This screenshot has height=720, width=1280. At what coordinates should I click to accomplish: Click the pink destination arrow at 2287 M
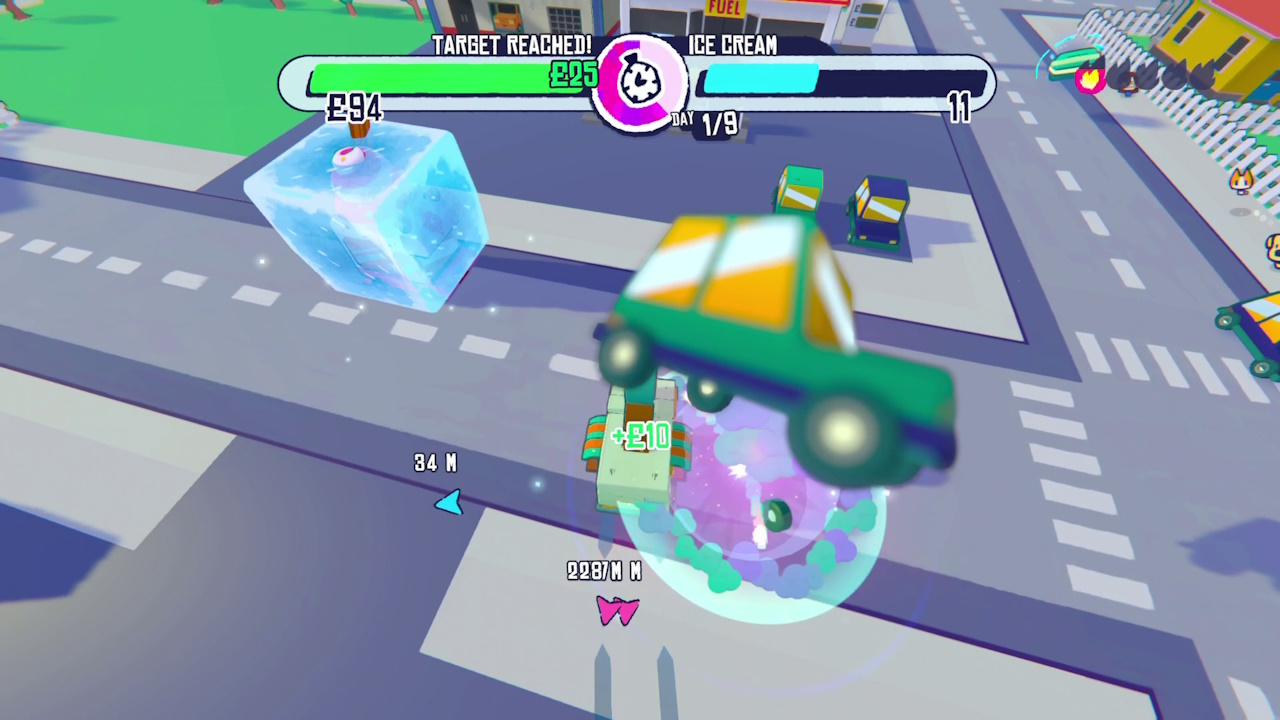point(617,611)
